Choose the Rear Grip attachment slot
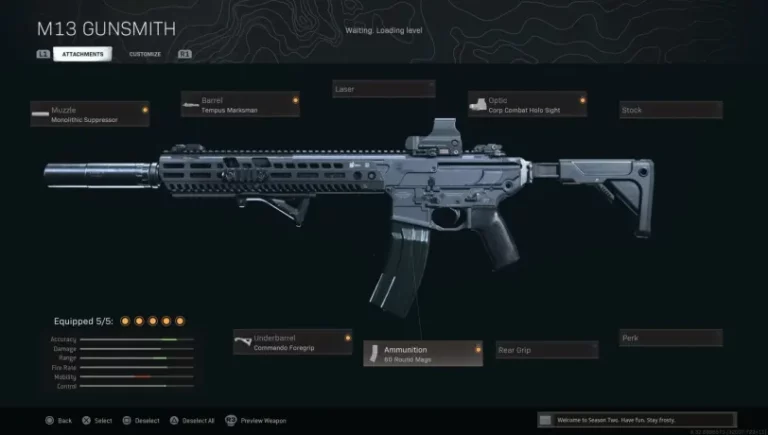768x435 pixels. pyautogui.click(x=547, y=350)
